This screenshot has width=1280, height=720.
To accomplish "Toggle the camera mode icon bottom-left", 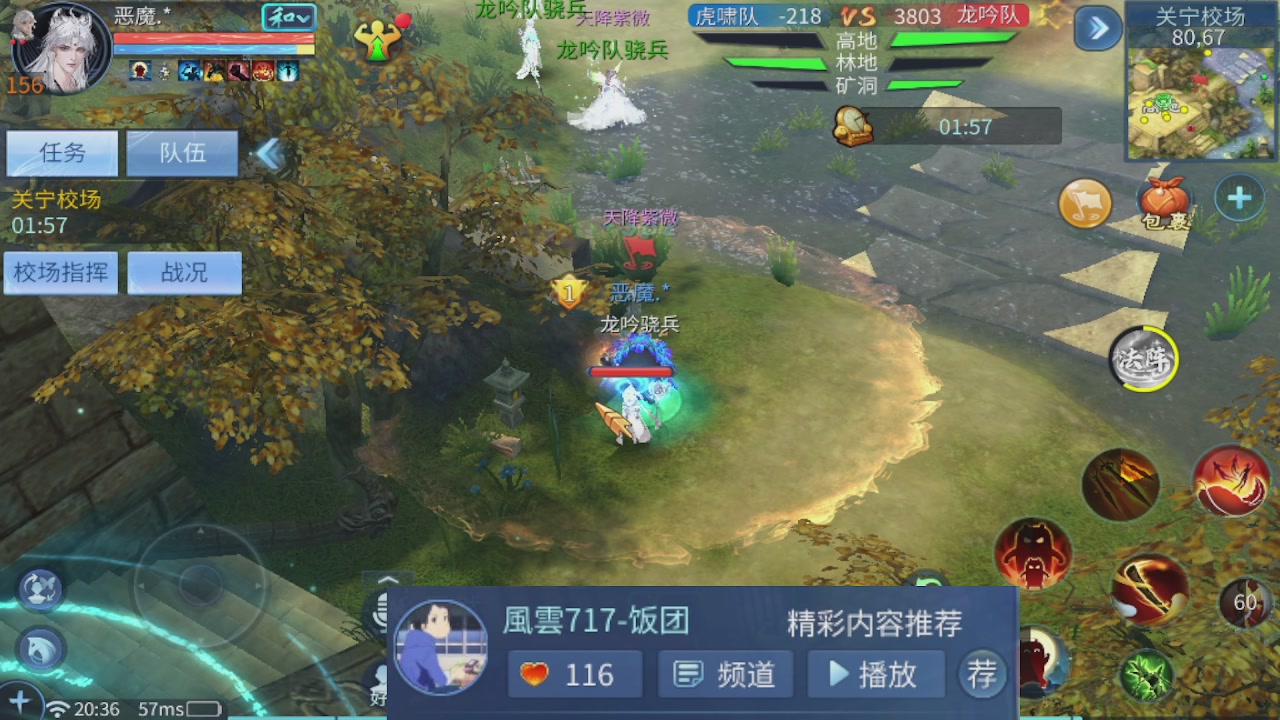I will tap(38, 590).
